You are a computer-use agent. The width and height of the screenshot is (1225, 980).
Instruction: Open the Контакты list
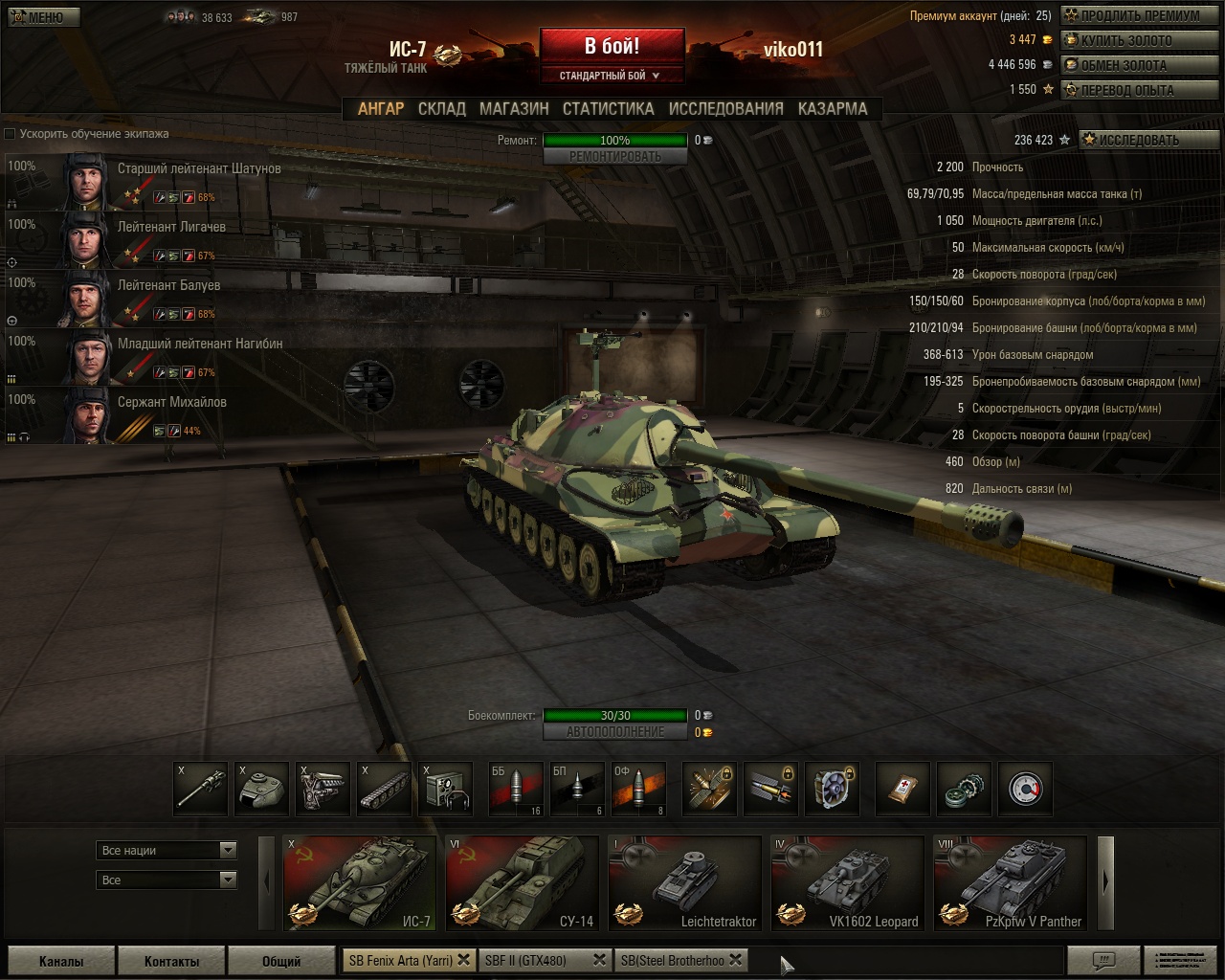[x=171, y=961]
